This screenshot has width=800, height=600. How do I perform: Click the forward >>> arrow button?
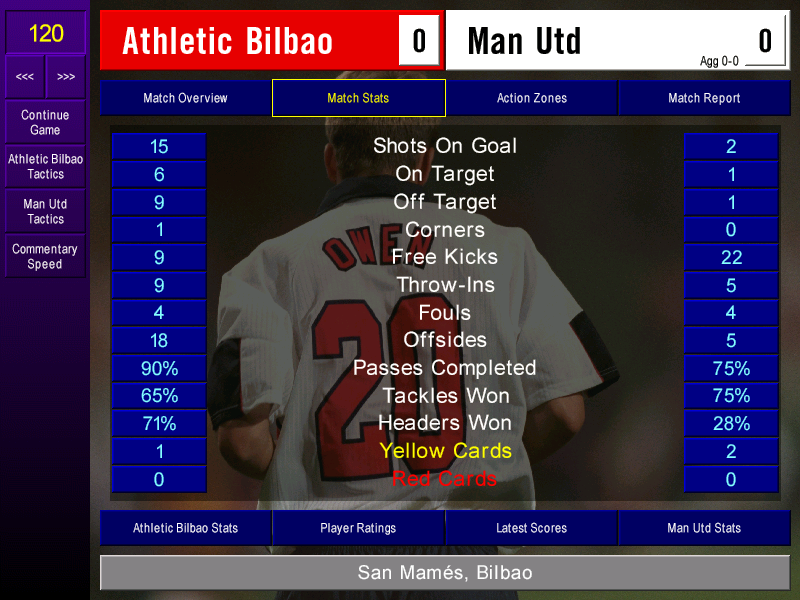pos(66,77)
